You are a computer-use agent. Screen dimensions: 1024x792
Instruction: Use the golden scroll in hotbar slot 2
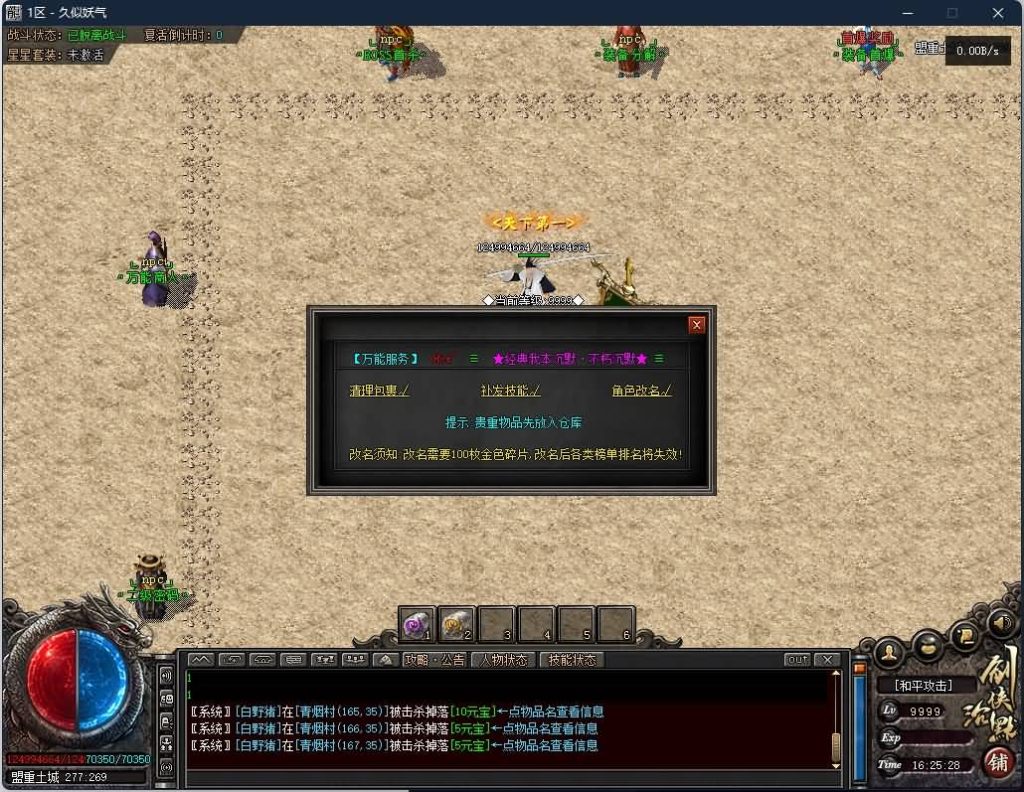tap(456, 625)
